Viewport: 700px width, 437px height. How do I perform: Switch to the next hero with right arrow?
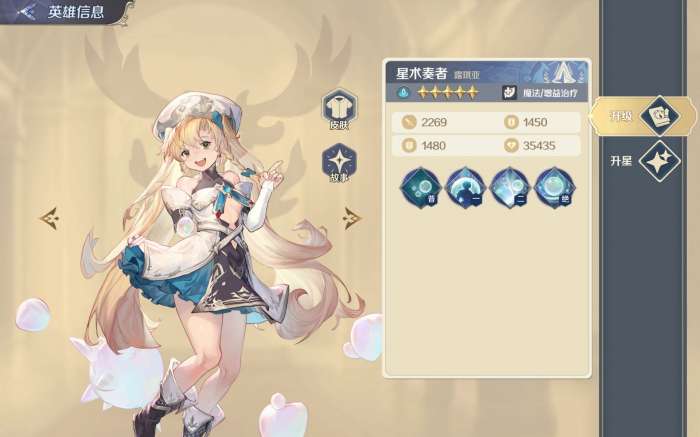coord(351,216)
